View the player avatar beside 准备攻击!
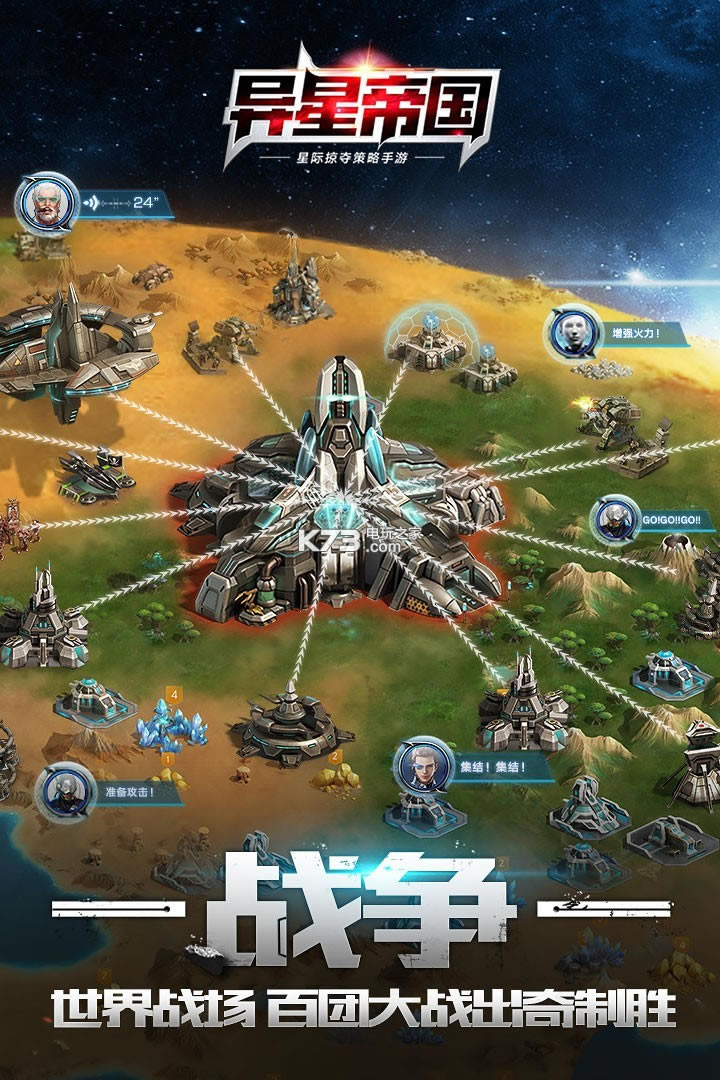Screen dimensions: 720x1080 [x=66, y=791]
